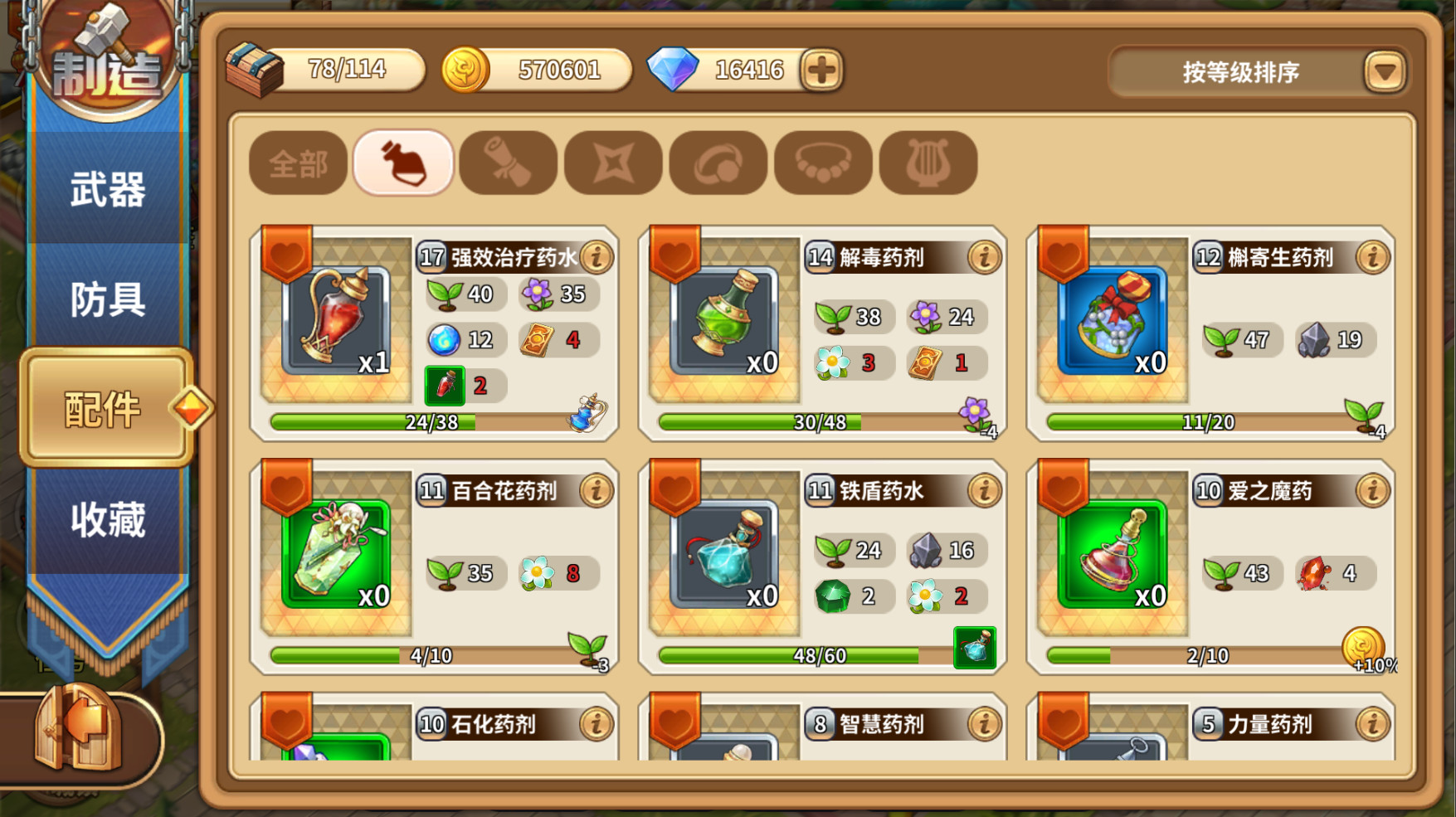Select the potion category filter icon
Screen dimensions: 1456x817
(402, 163)
